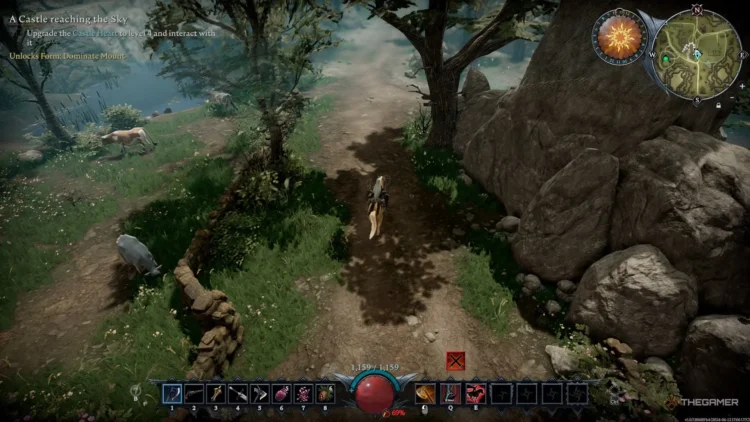Choose the item in hotbar slot 3

click(216, 394)
